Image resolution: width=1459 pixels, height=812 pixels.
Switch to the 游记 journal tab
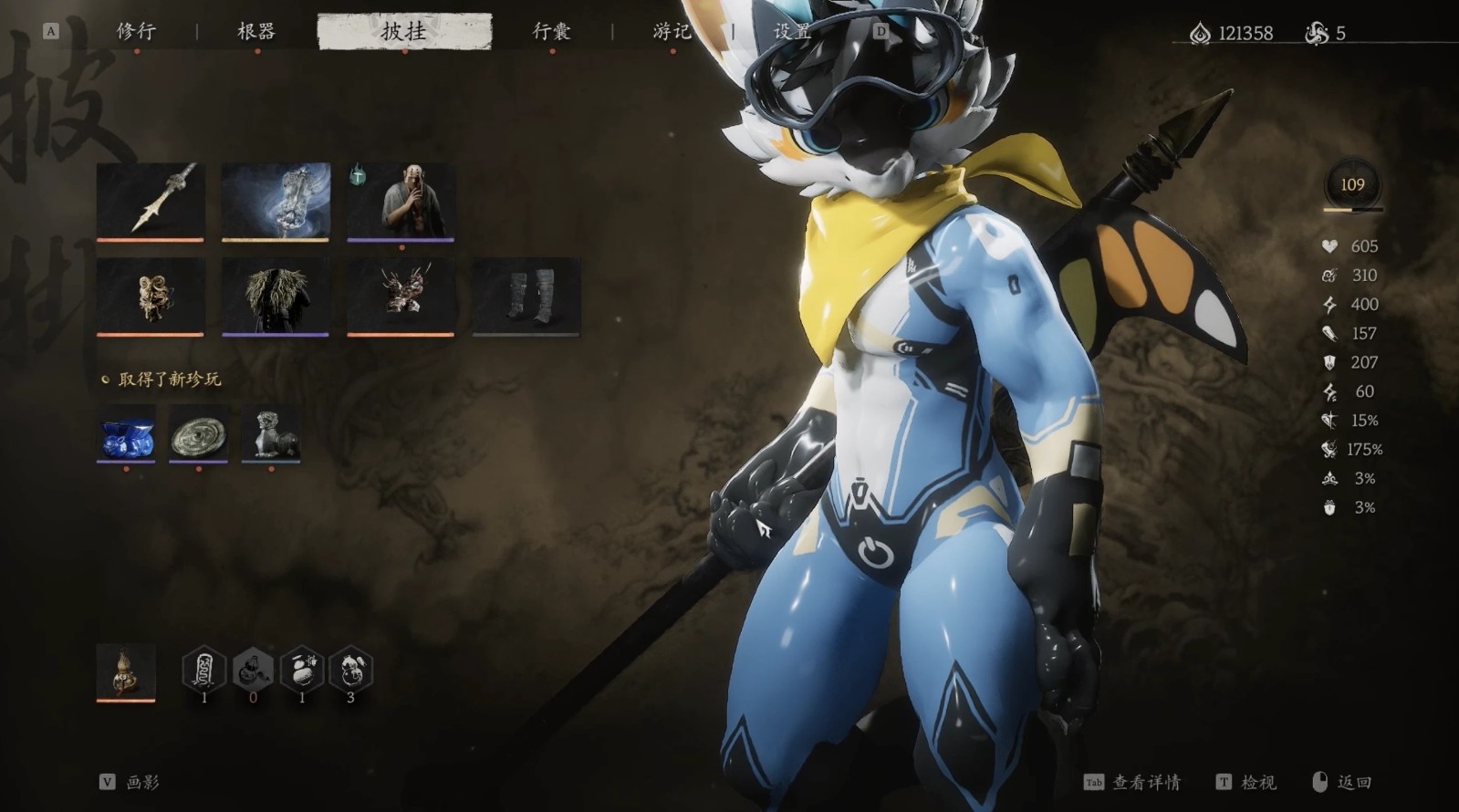(x=672, y=32)
